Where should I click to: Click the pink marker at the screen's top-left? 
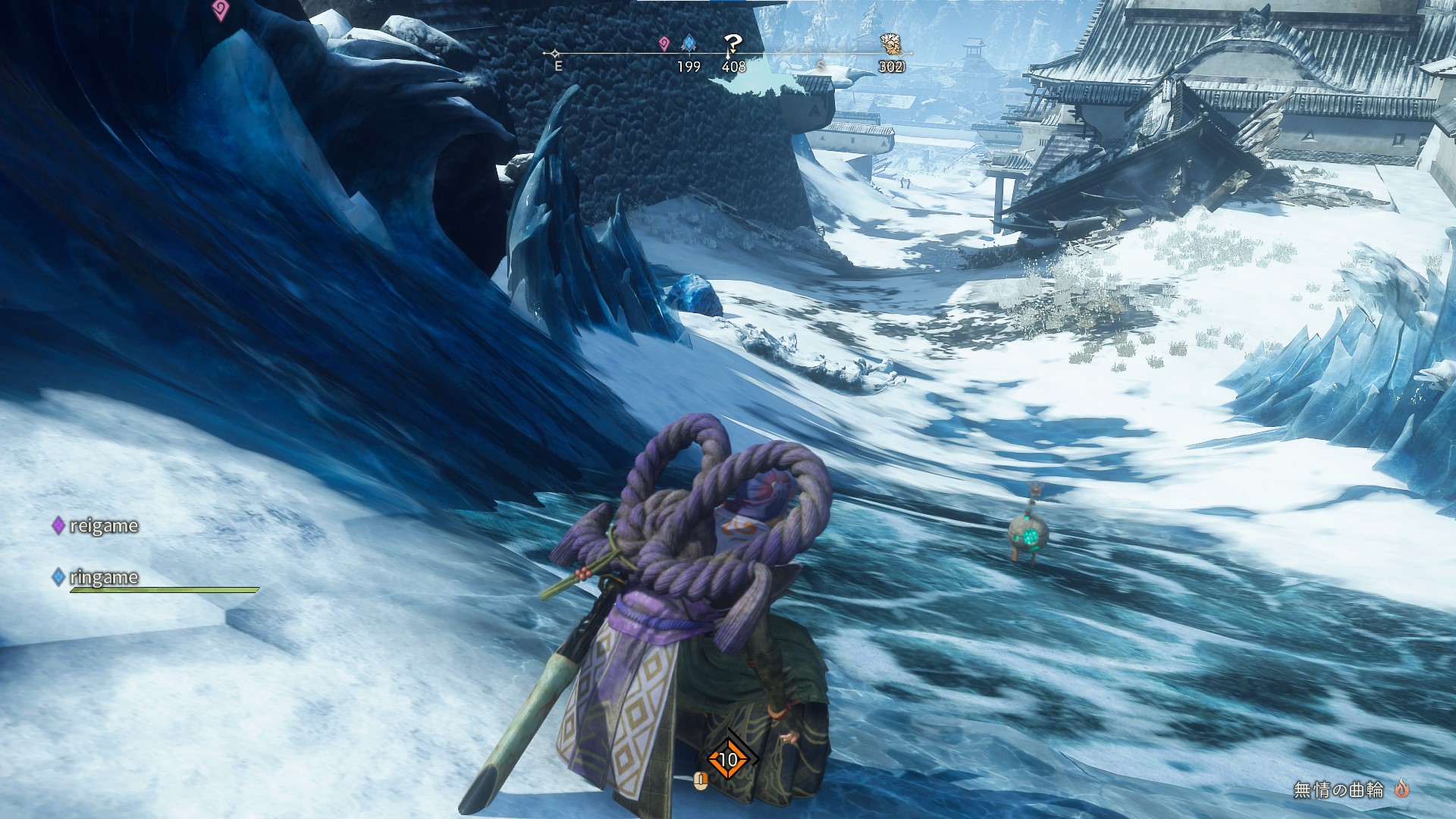coord(220,10)
